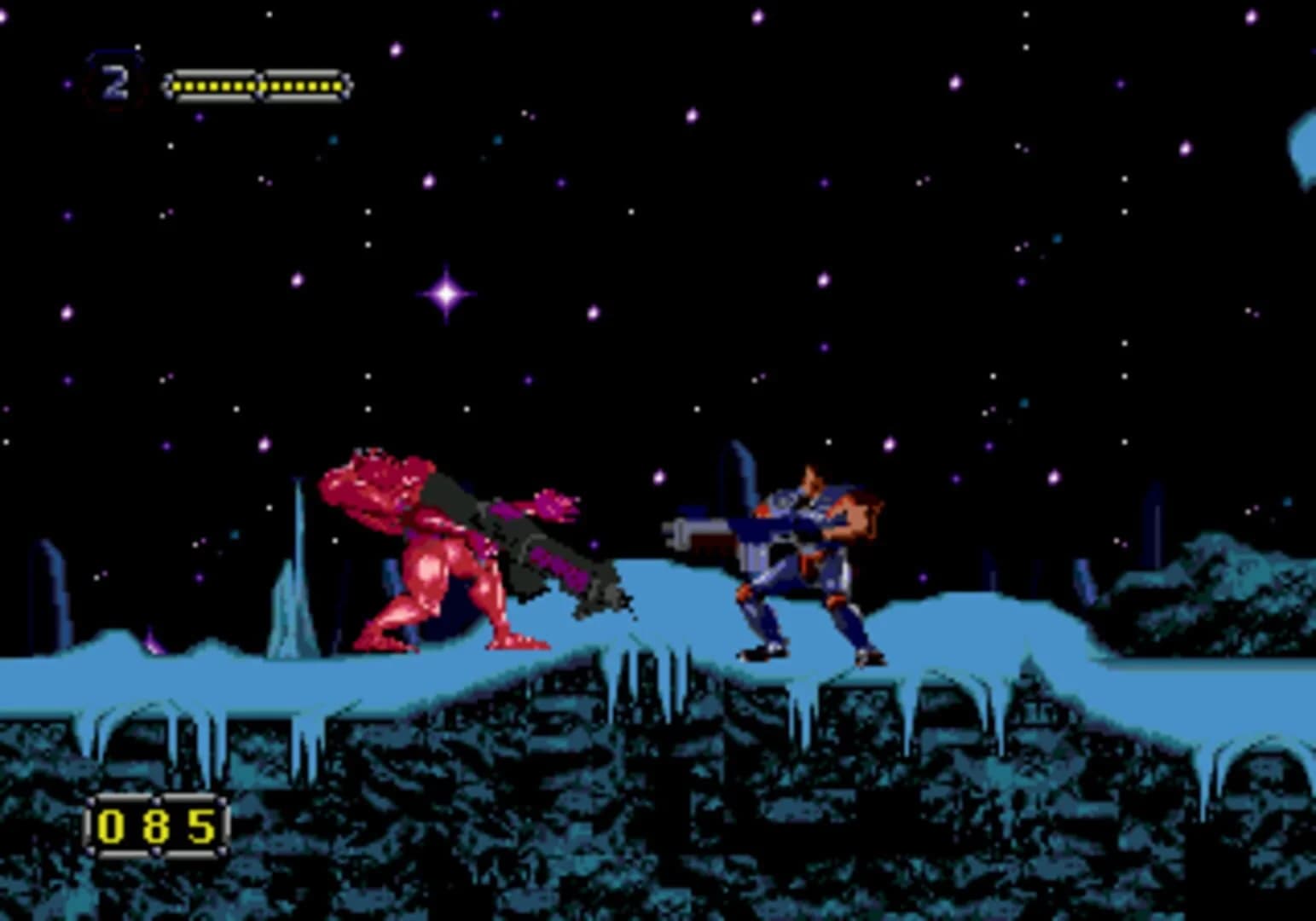Toggle the center notch of the health gauge
The width and height of the screenshot is (1316, 921).
(258, 84)
